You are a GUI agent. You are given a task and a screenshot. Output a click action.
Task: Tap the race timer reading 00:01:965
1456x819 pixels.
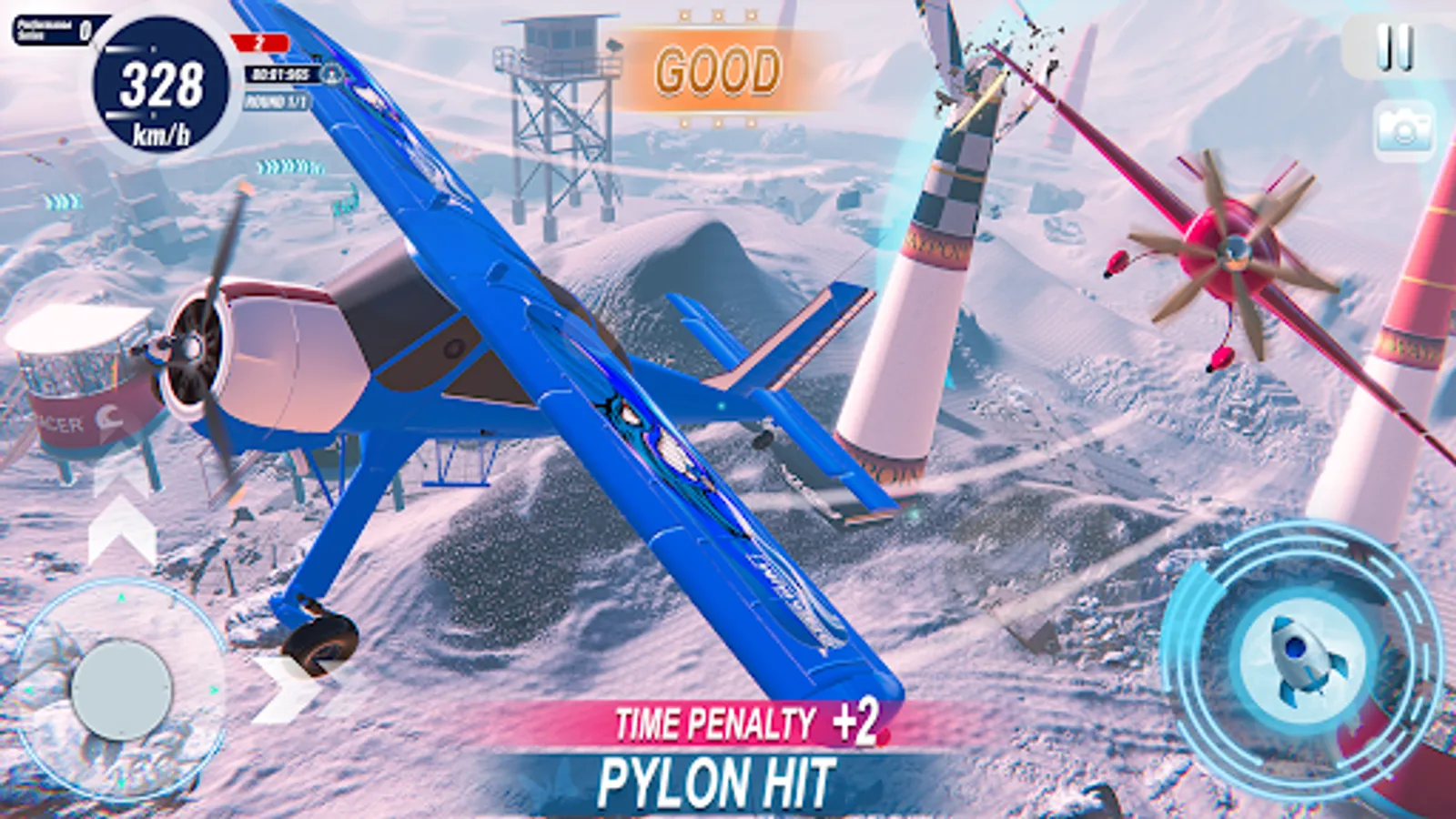coord(282,75)
